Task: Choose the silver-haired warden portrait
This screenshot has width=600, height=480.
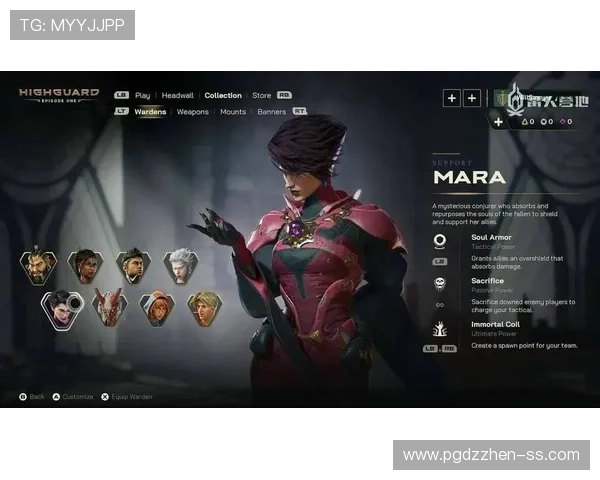Action: [181, 266]
